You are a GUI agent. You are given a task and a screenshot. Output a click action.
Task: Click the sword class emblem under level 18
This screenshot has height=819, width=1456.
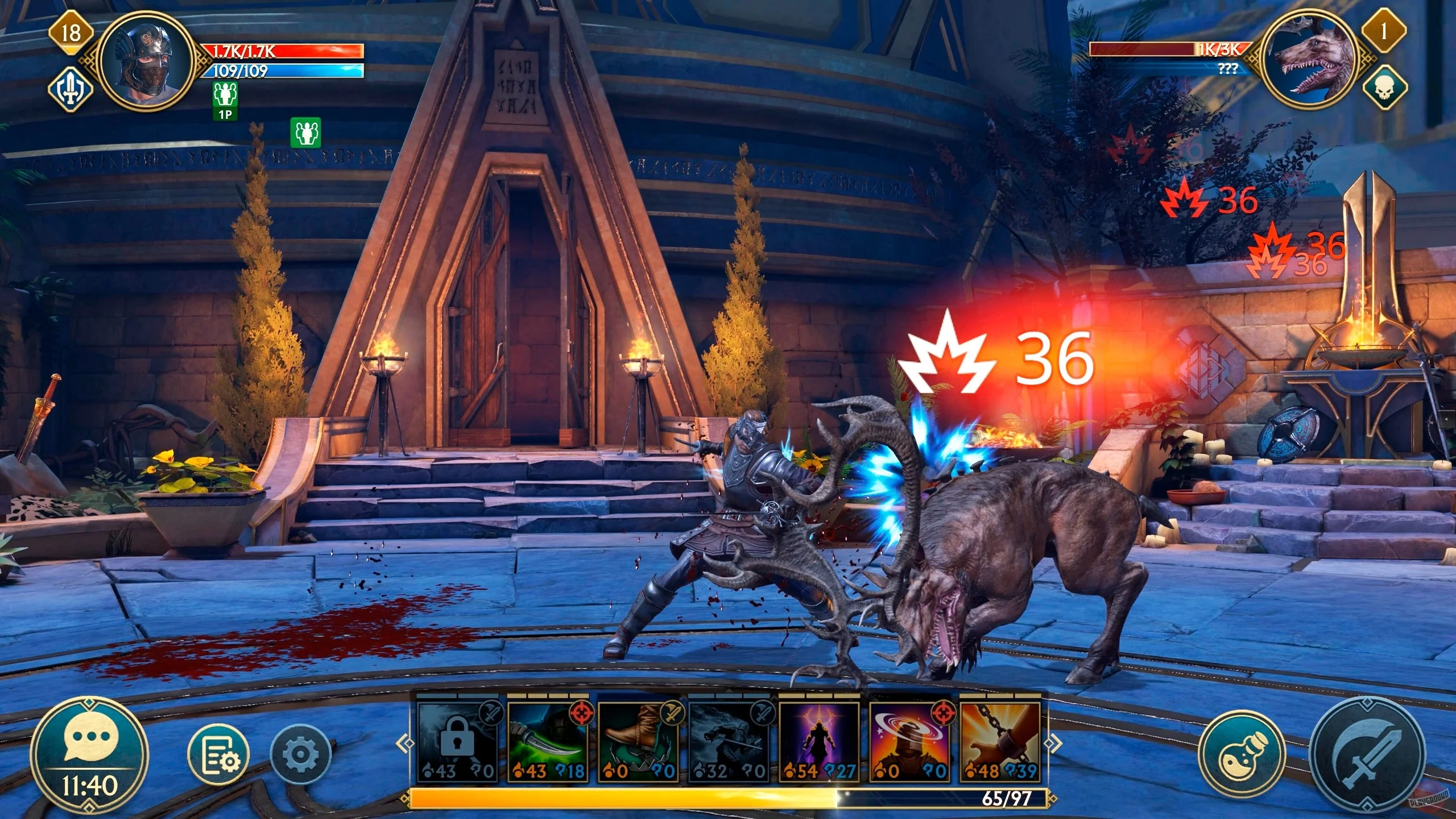[70, 89]
